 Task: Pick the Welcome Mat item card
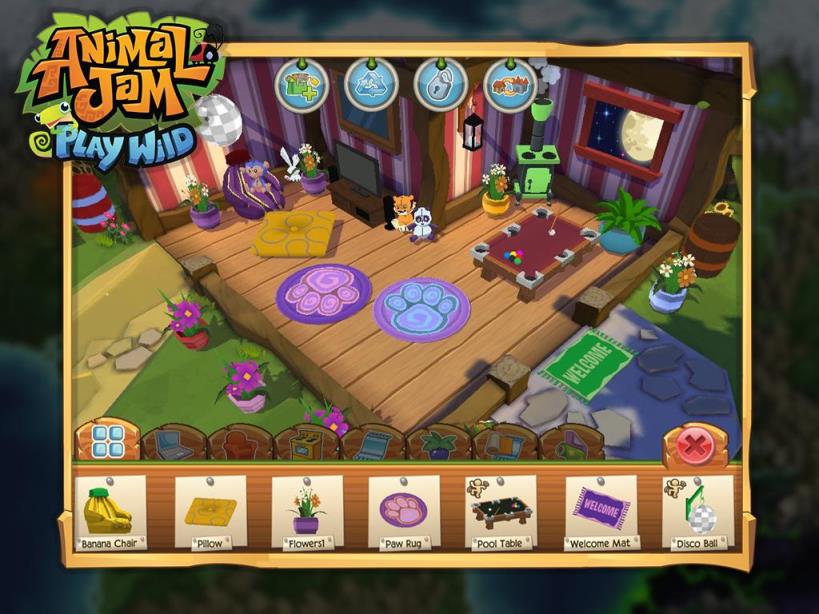click(601, 512)
